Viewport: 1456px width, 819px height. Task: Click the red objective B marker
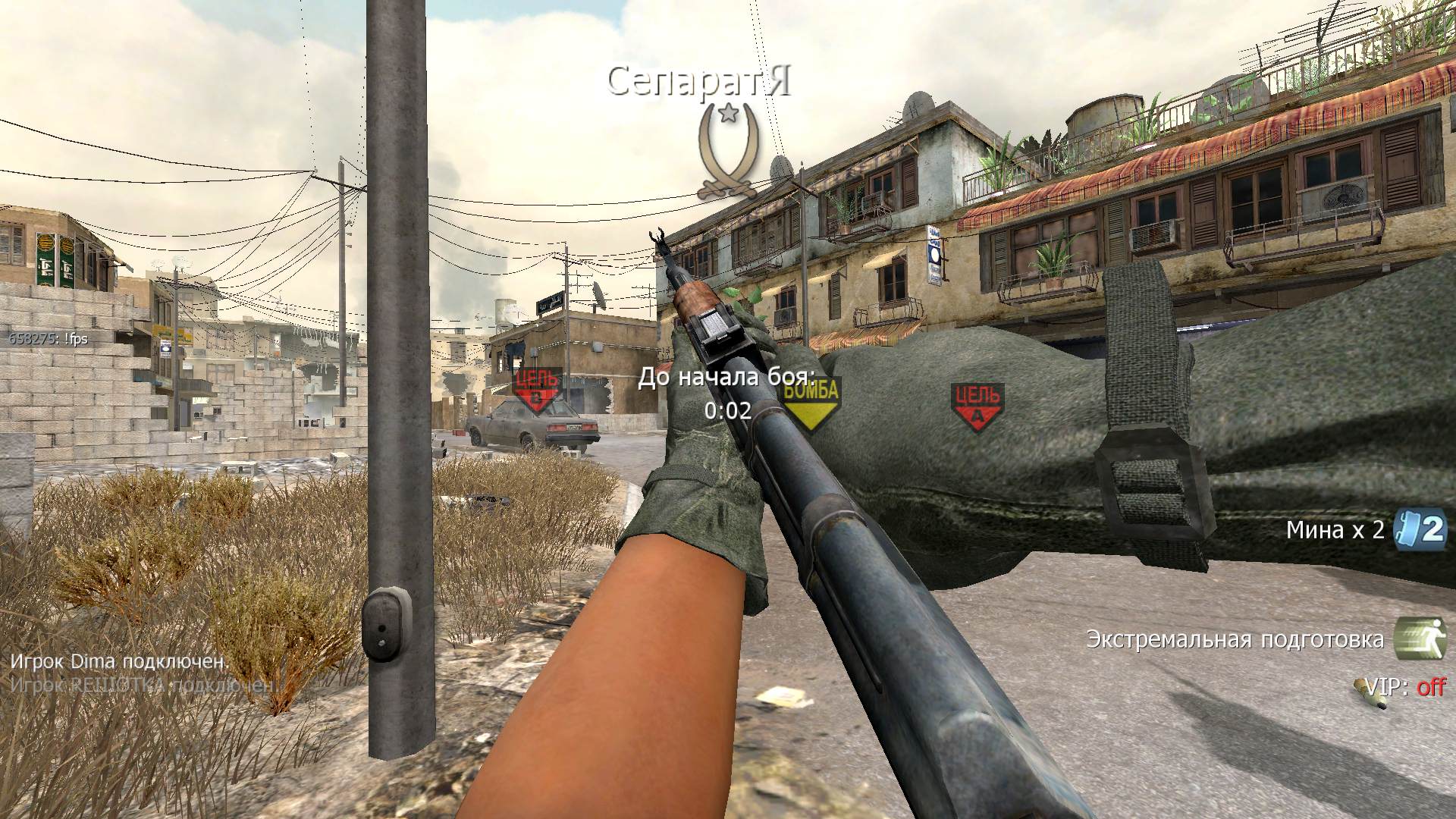537,389
